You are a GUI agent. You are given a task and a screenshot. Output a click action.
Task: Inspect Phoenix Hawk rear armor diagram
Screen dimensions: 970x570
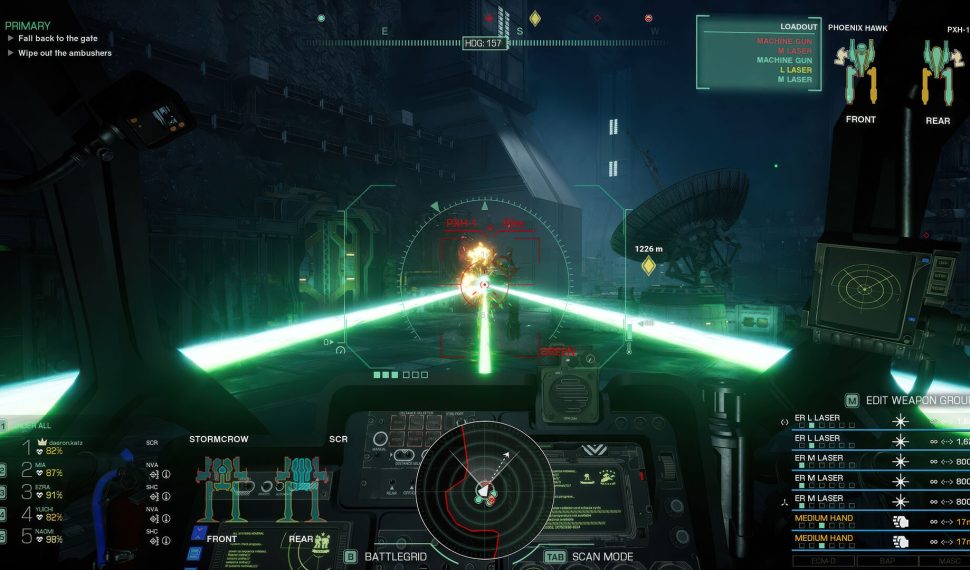[x=939, y=72]
